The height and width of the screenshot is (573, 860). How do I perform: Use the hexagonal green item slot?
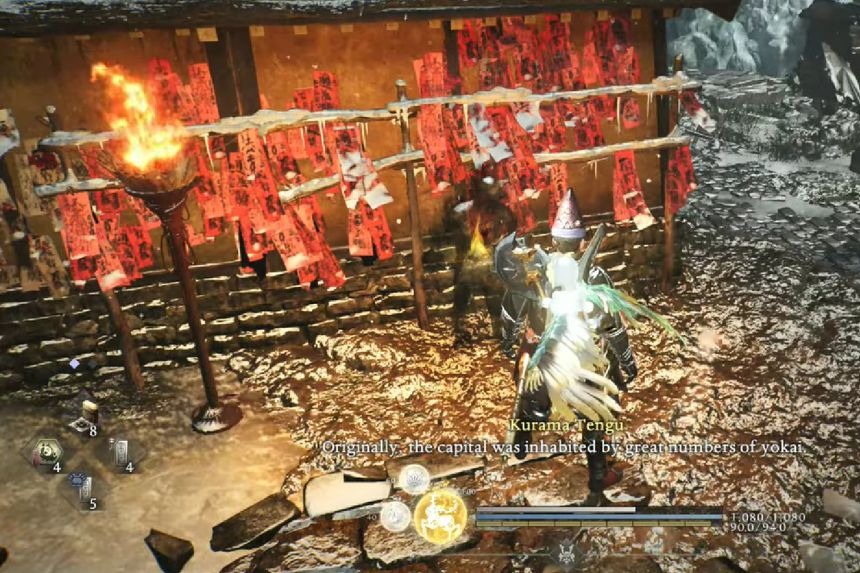46,451
